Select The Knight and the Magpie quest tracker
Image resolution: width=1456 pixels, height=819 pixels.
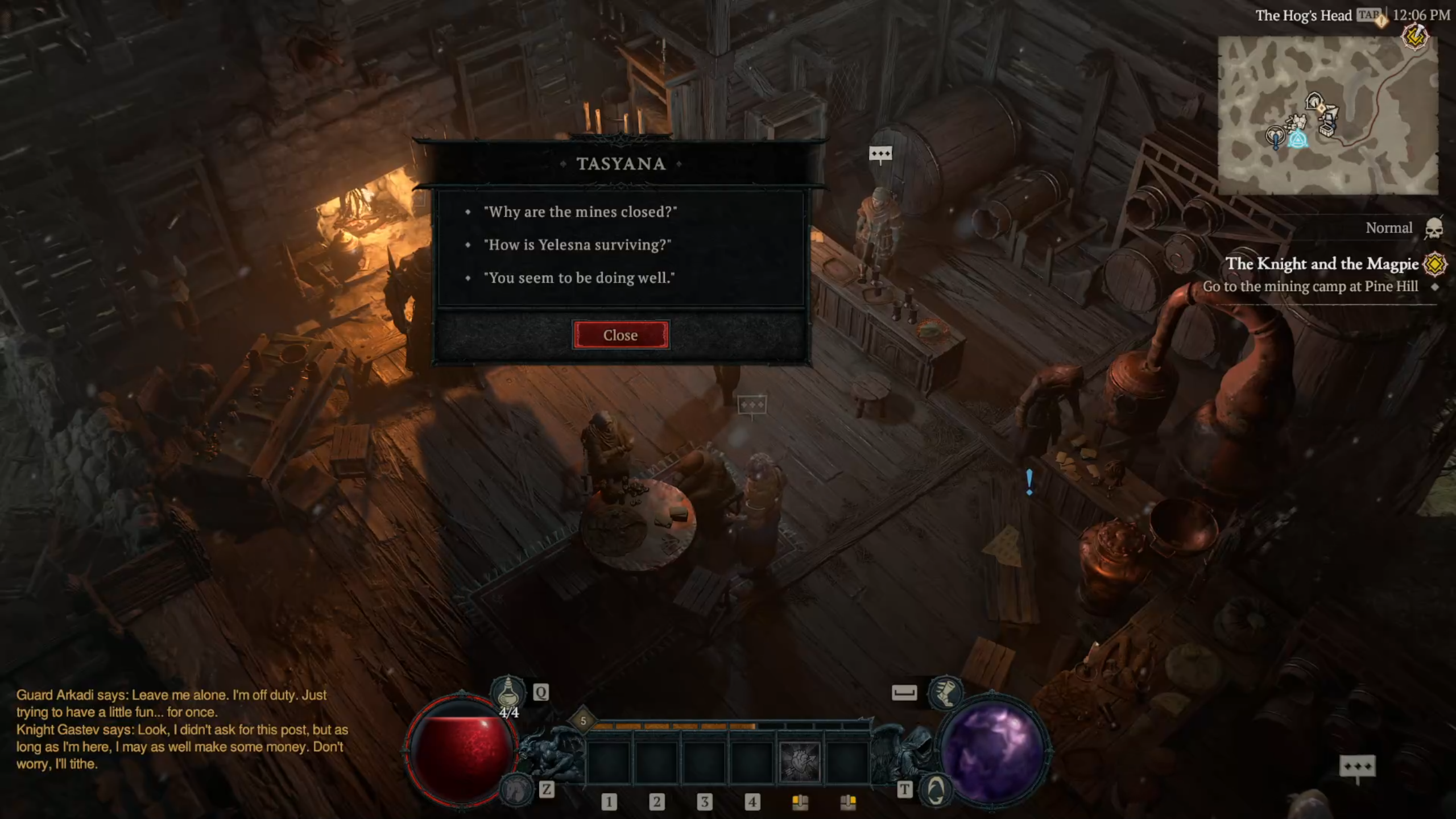(1321, 264)
